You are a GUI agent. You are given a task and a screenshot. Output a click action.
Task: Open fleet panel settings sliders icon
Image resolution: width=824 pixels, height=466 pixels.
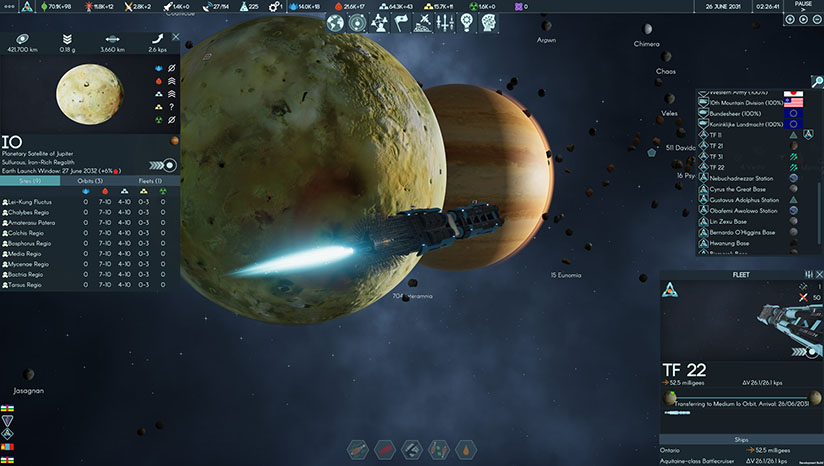point(807,274)
